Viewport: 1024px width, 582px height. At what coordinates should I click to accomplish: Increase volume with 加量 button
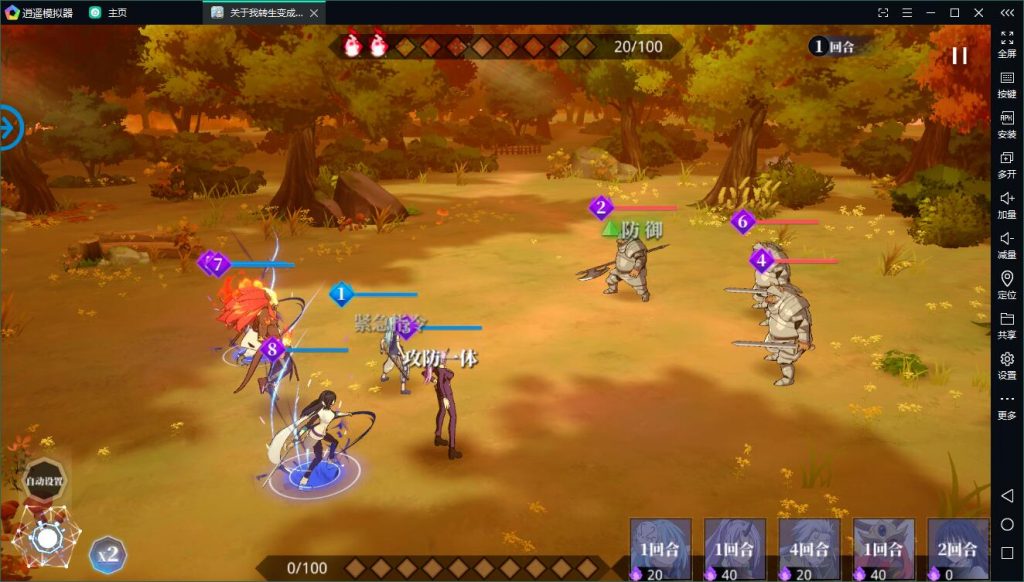coord(1006,204)
